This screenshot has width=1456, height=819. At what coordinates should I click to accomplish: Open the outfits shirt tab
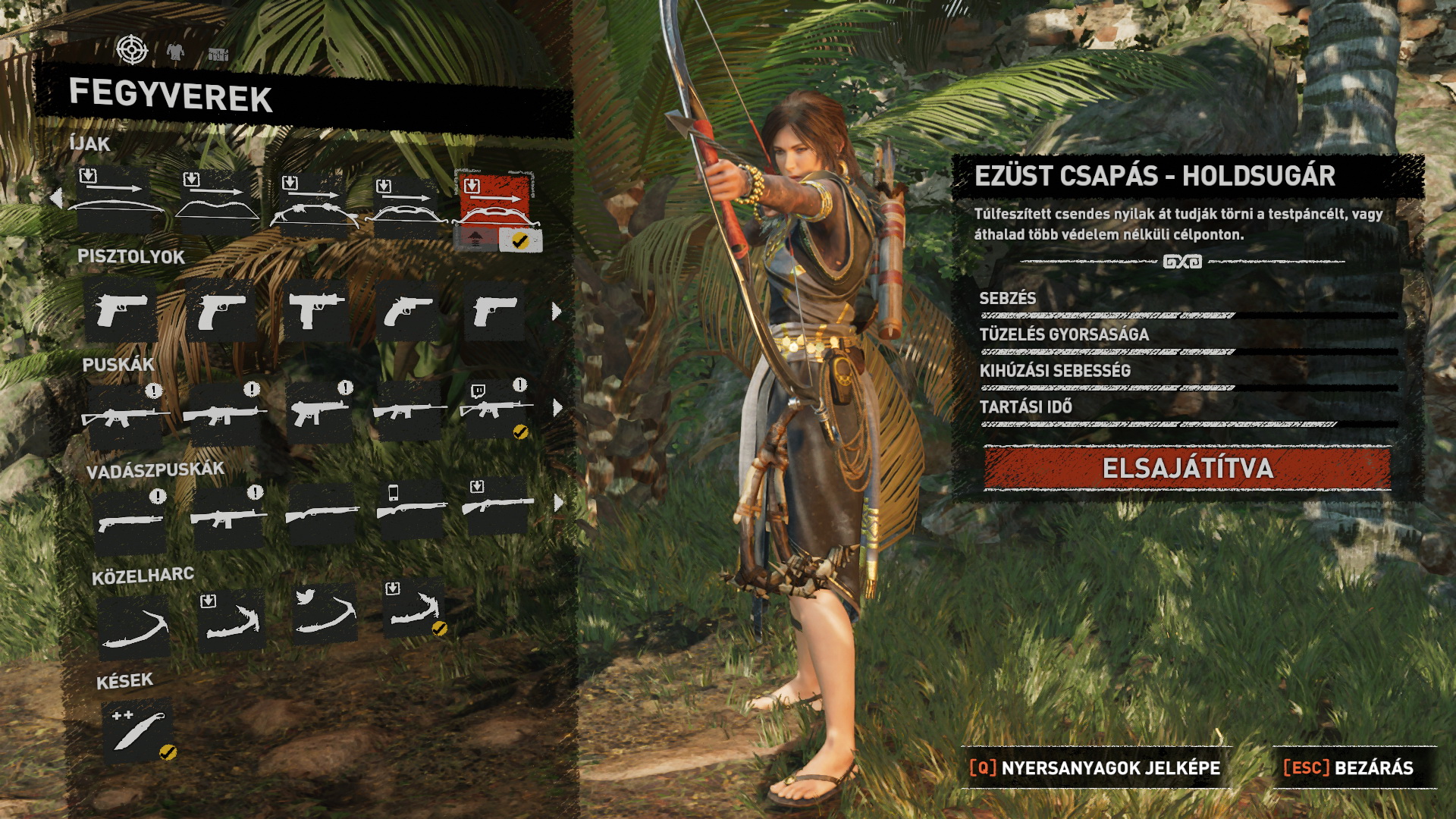coord(175,52)
